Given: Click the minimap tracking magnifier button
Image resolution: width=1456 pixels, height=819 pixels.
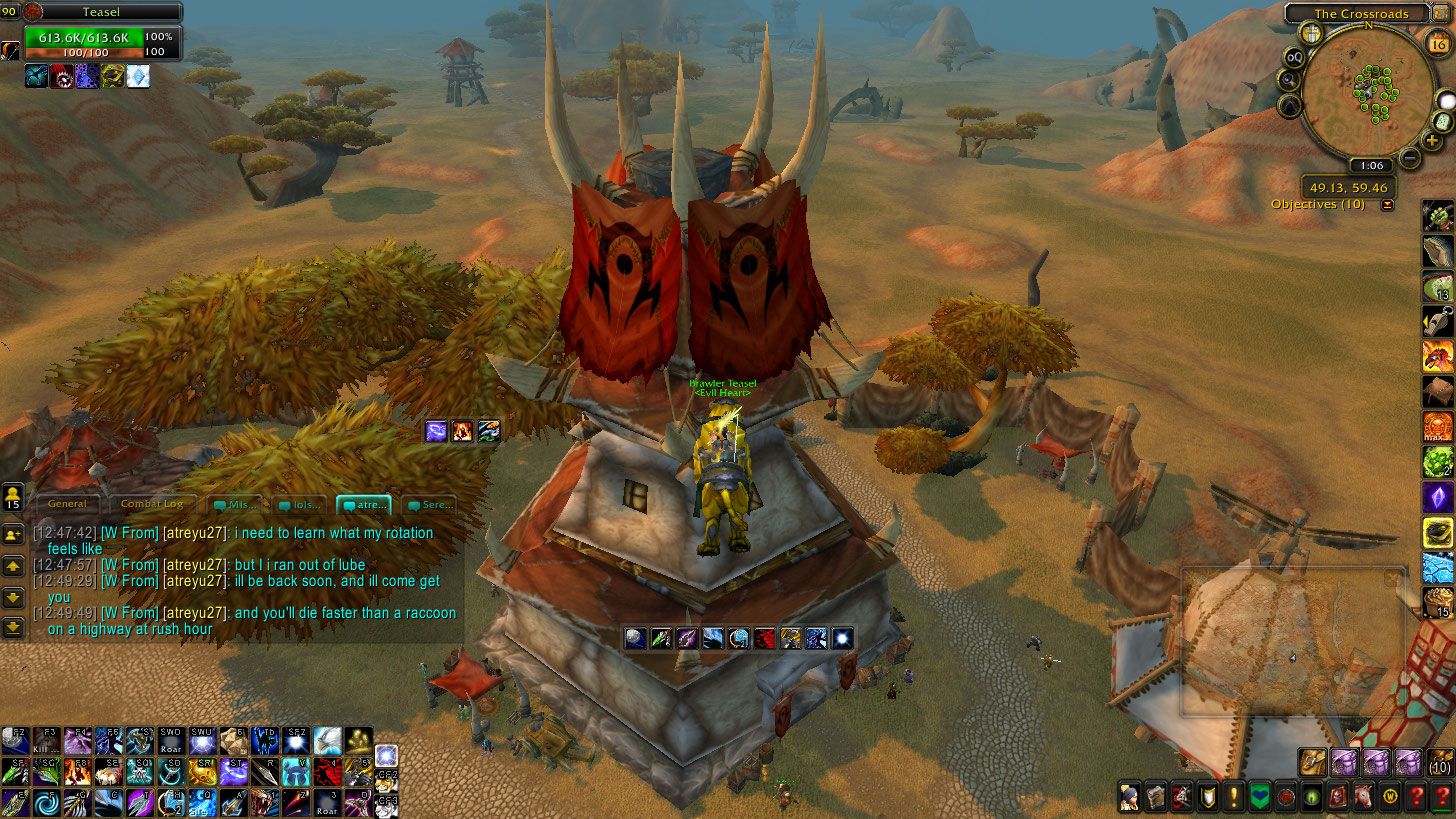Looking at the screenshot, I should (x=1291, y=81).
